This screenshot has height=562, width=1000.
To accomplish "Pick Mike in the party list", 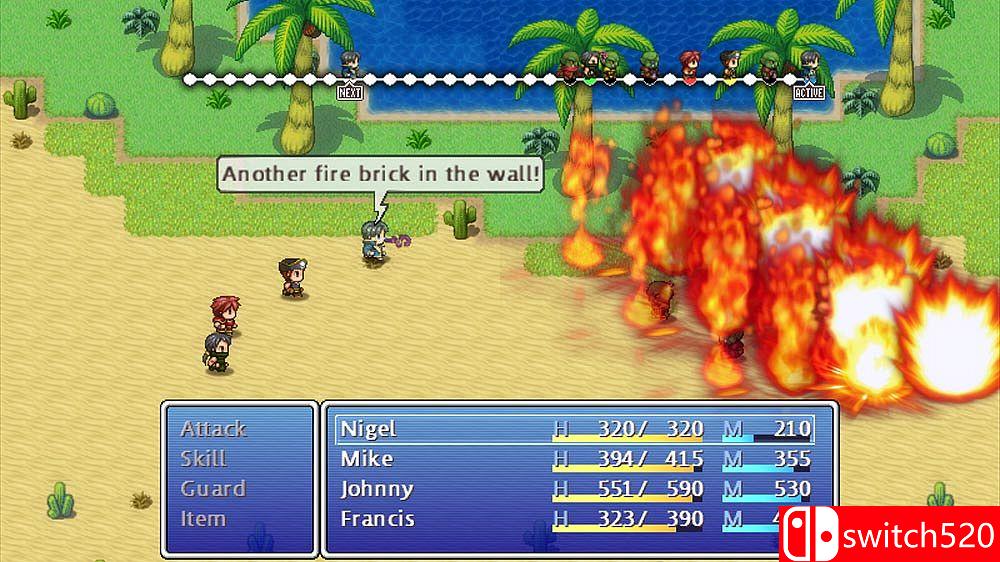I will click(575, 459).
